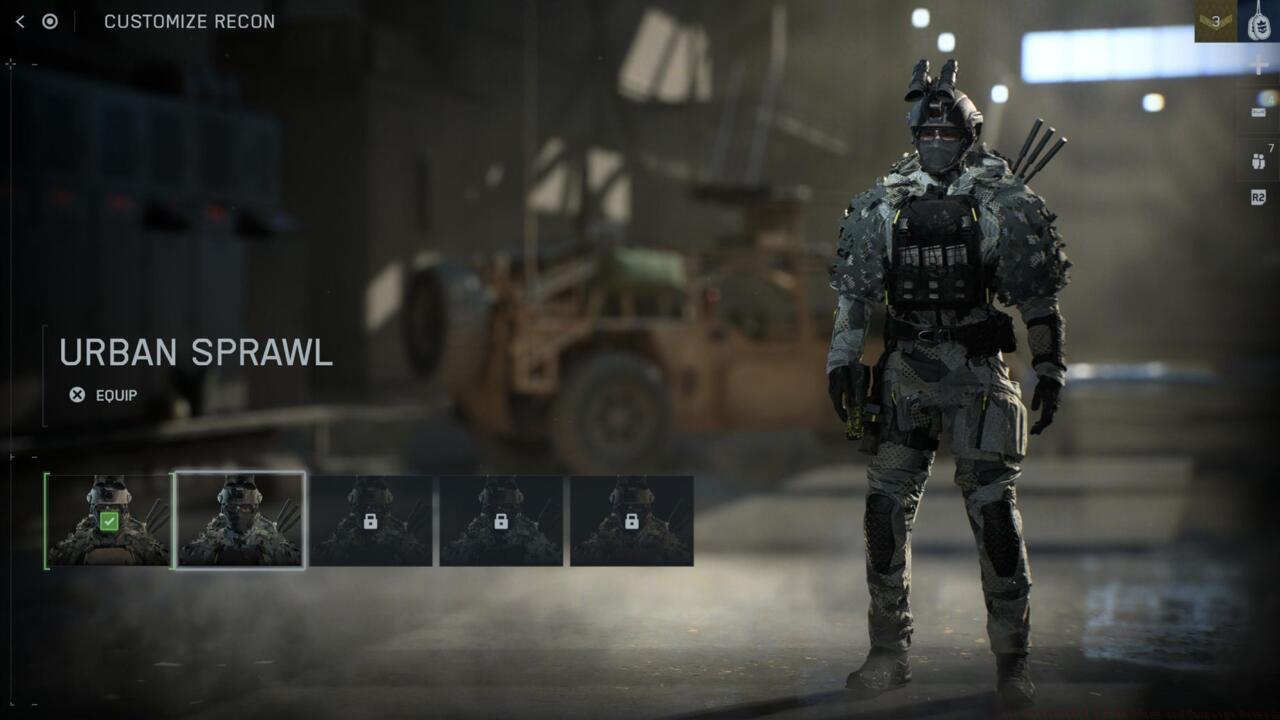Select the fourth locked skin thumbnail
This screenshot has width=1280, height=720.
click(501, 522)
